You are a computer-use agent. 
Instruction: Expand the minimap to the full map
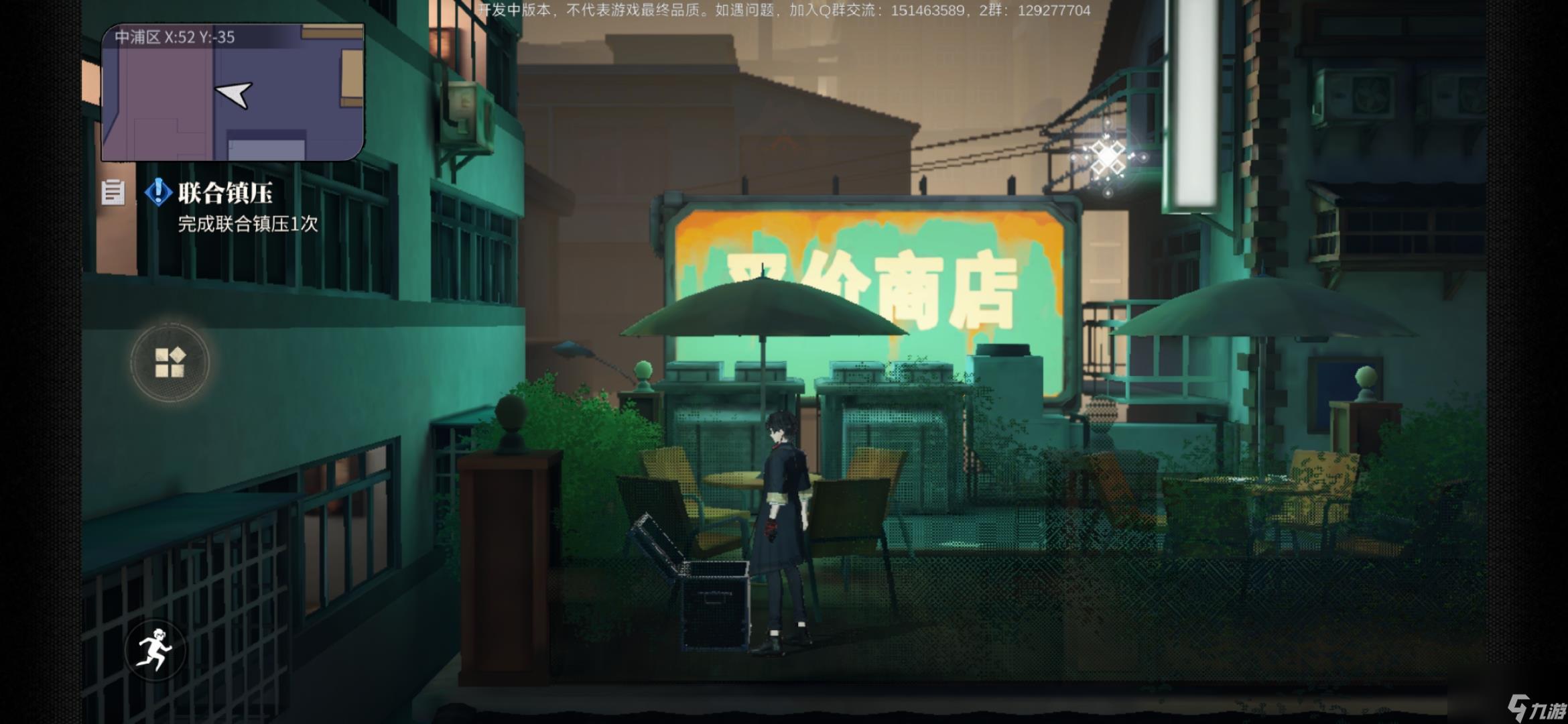point(235,94)
